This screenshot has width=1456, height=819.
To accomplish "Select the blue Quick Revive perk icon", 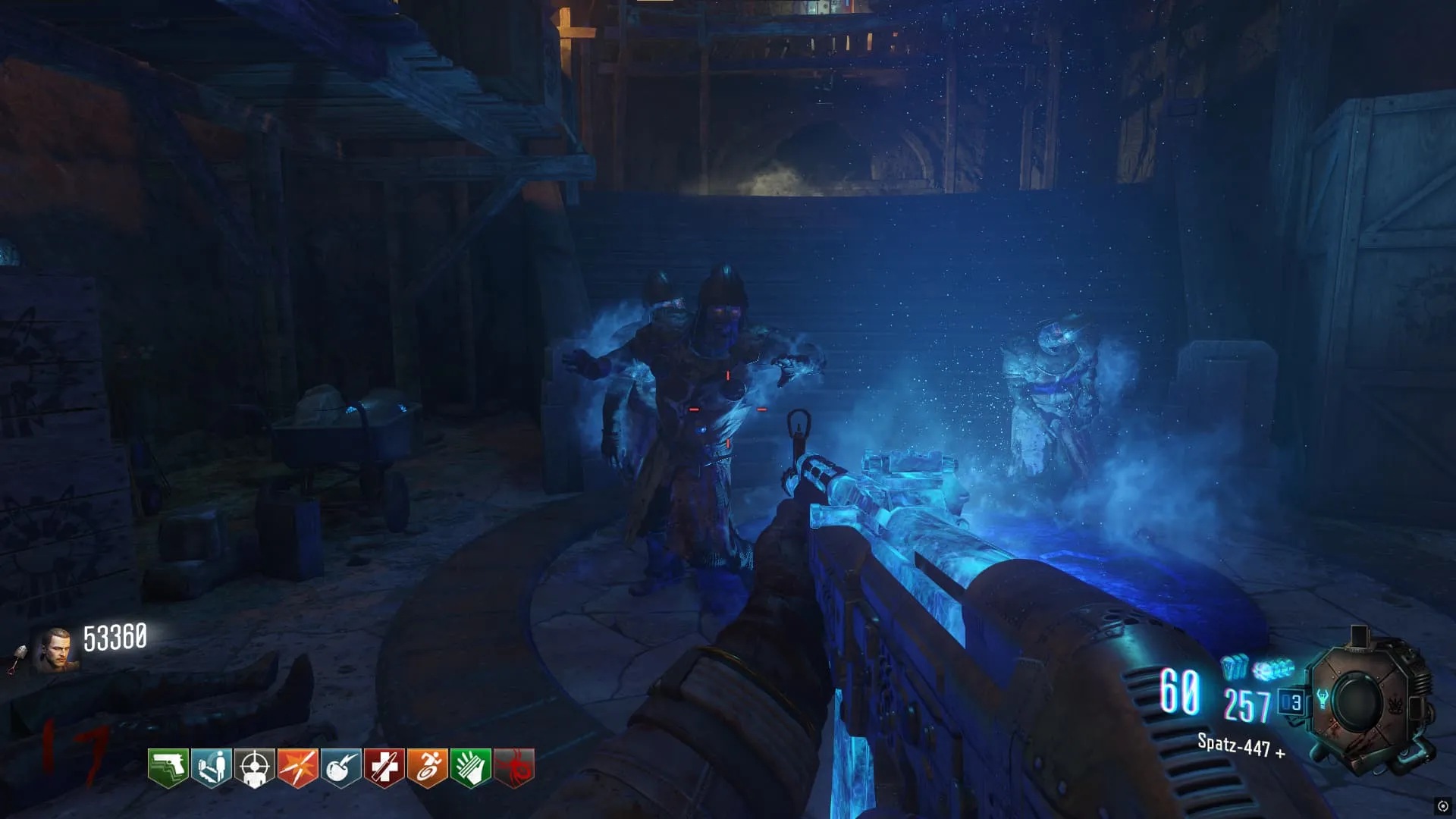I will point(212,768).
